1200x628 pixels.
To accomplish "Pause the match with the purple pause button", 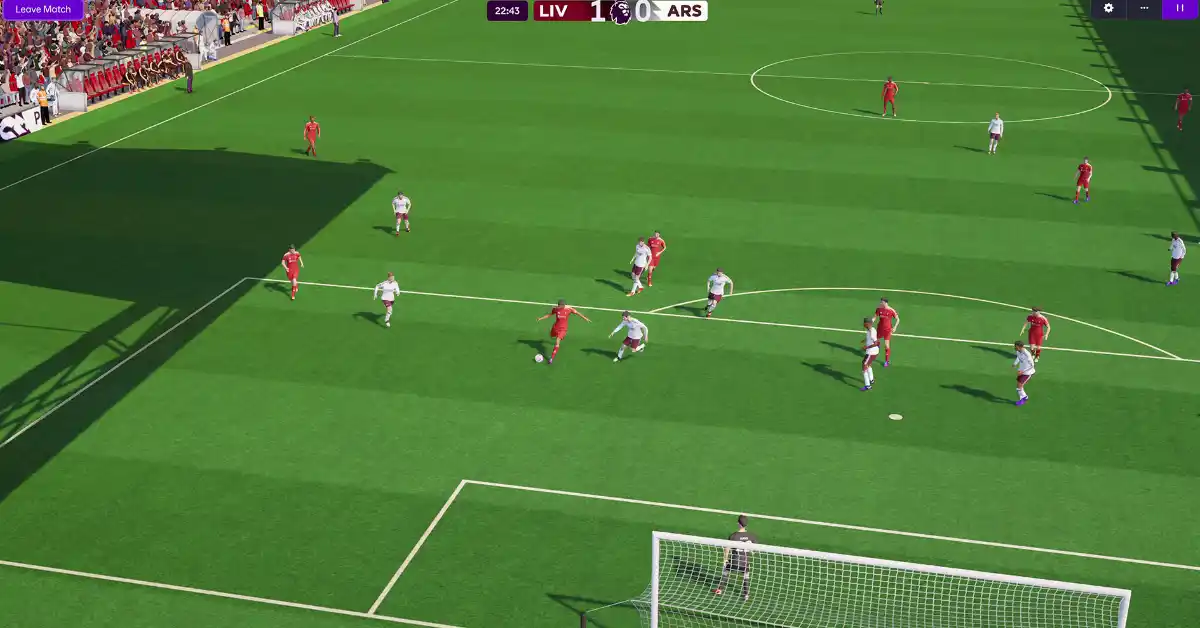I will (x=1180, y=9).
